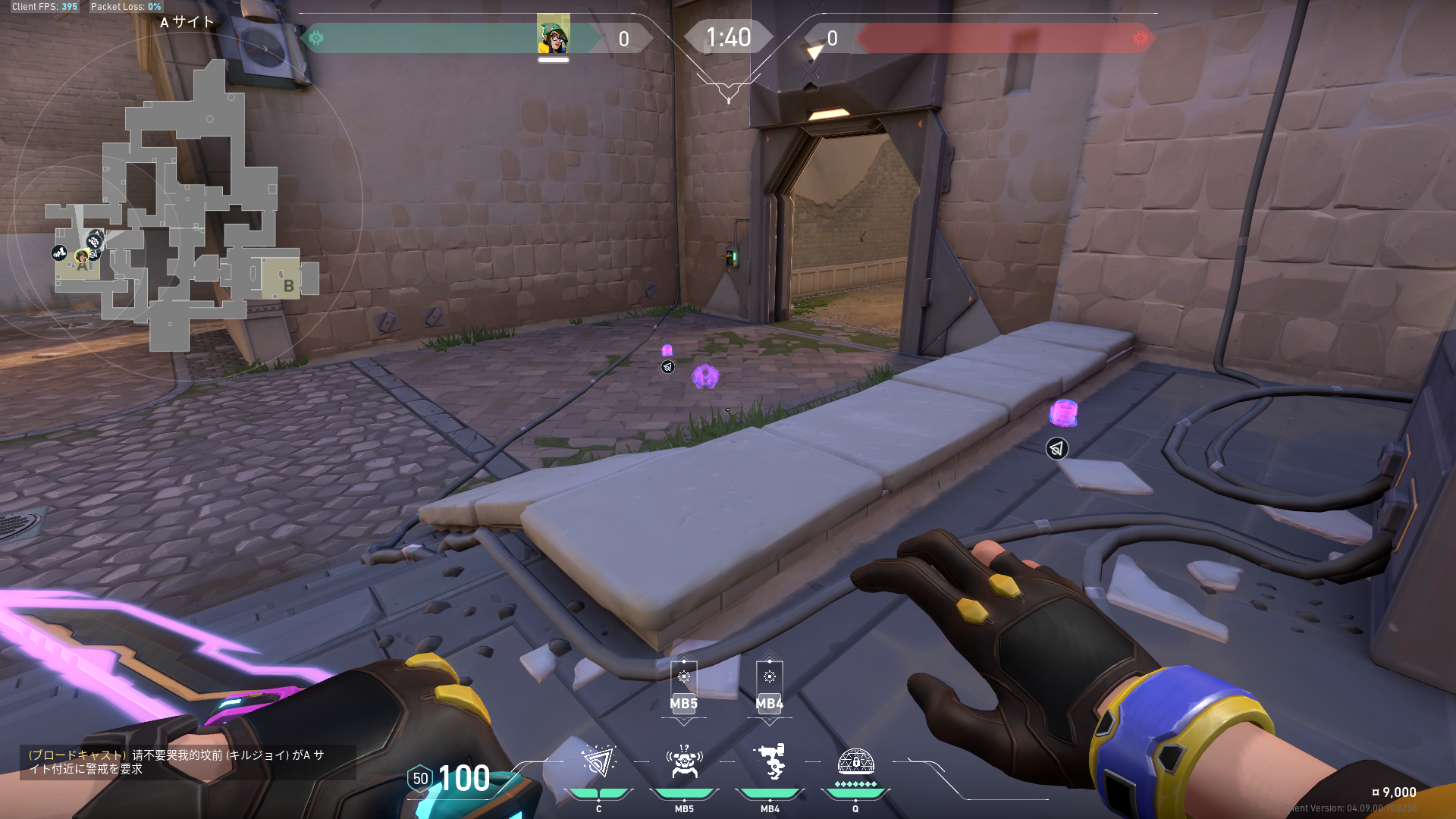Activate the Nanoswarm ability icon
The width and height of the screenshot is (1456, 819).
pyautogui.click(x=598, y=763)
